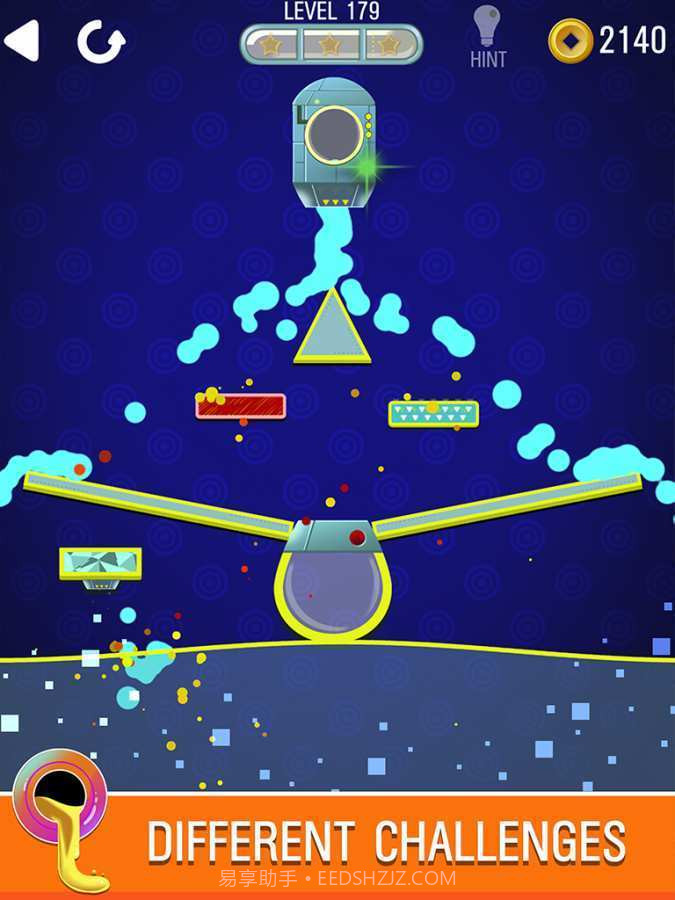Go back with the white arrow

(x=22, y=41)
